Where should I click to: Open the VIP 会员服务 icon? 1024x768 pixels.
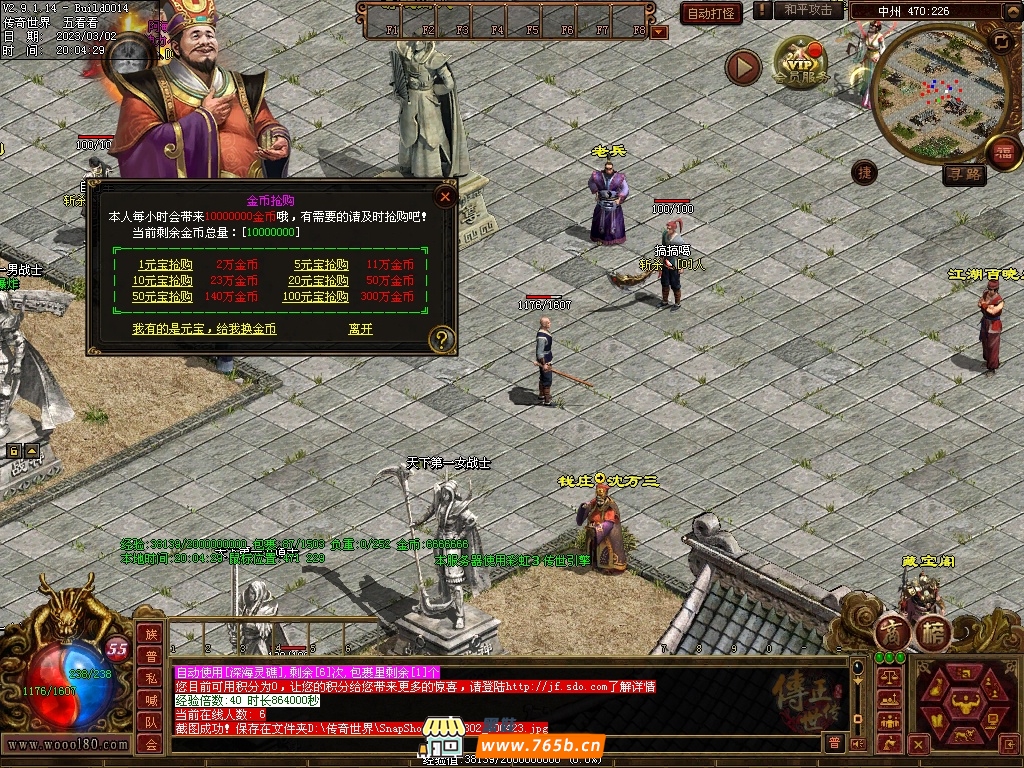tap(801, 62)
